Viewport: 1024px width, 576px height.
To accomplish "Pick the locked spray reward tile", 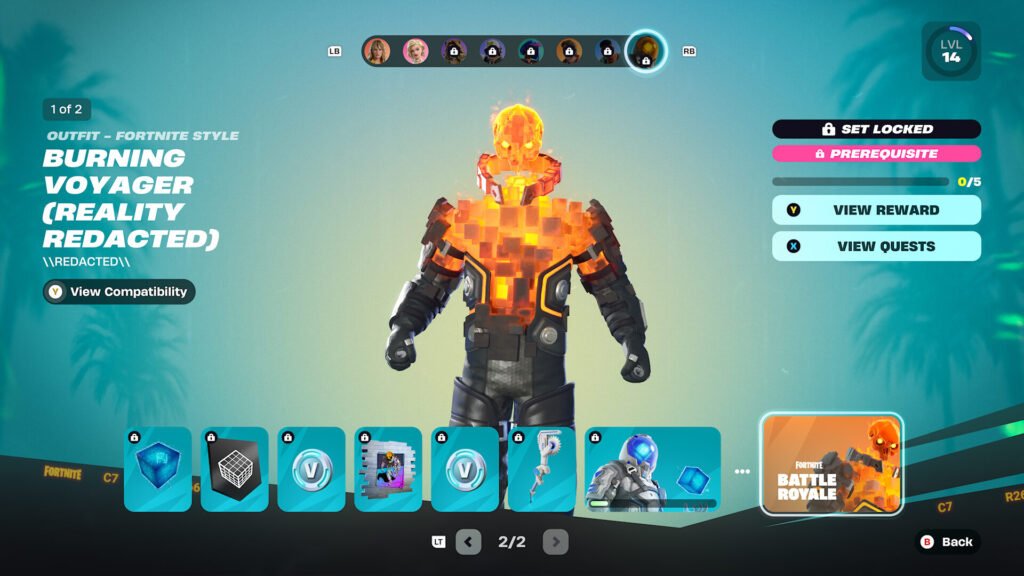I will pyautogui.click(x=388, y=469).
